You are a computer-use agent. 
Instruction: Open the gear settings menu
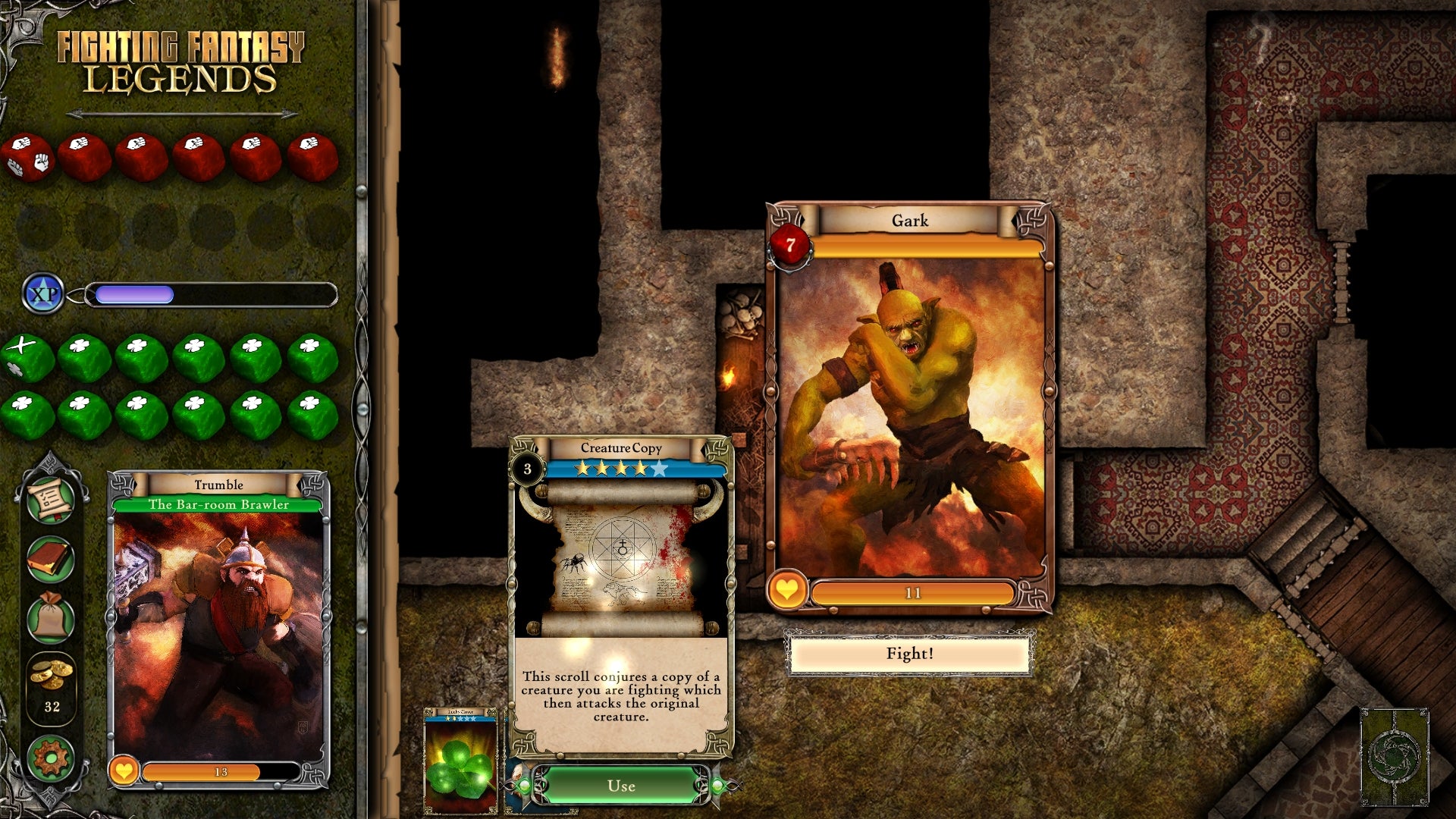[51, 758]
